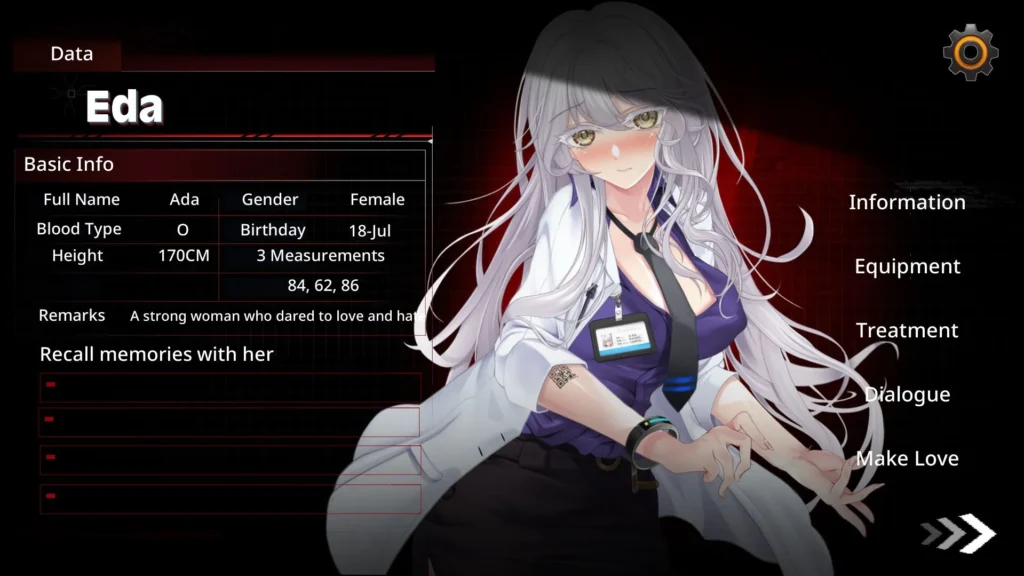Viewport: 1024px width, 576px height.
Task: Click the double-arrow next button
Action: pos(960,533)
